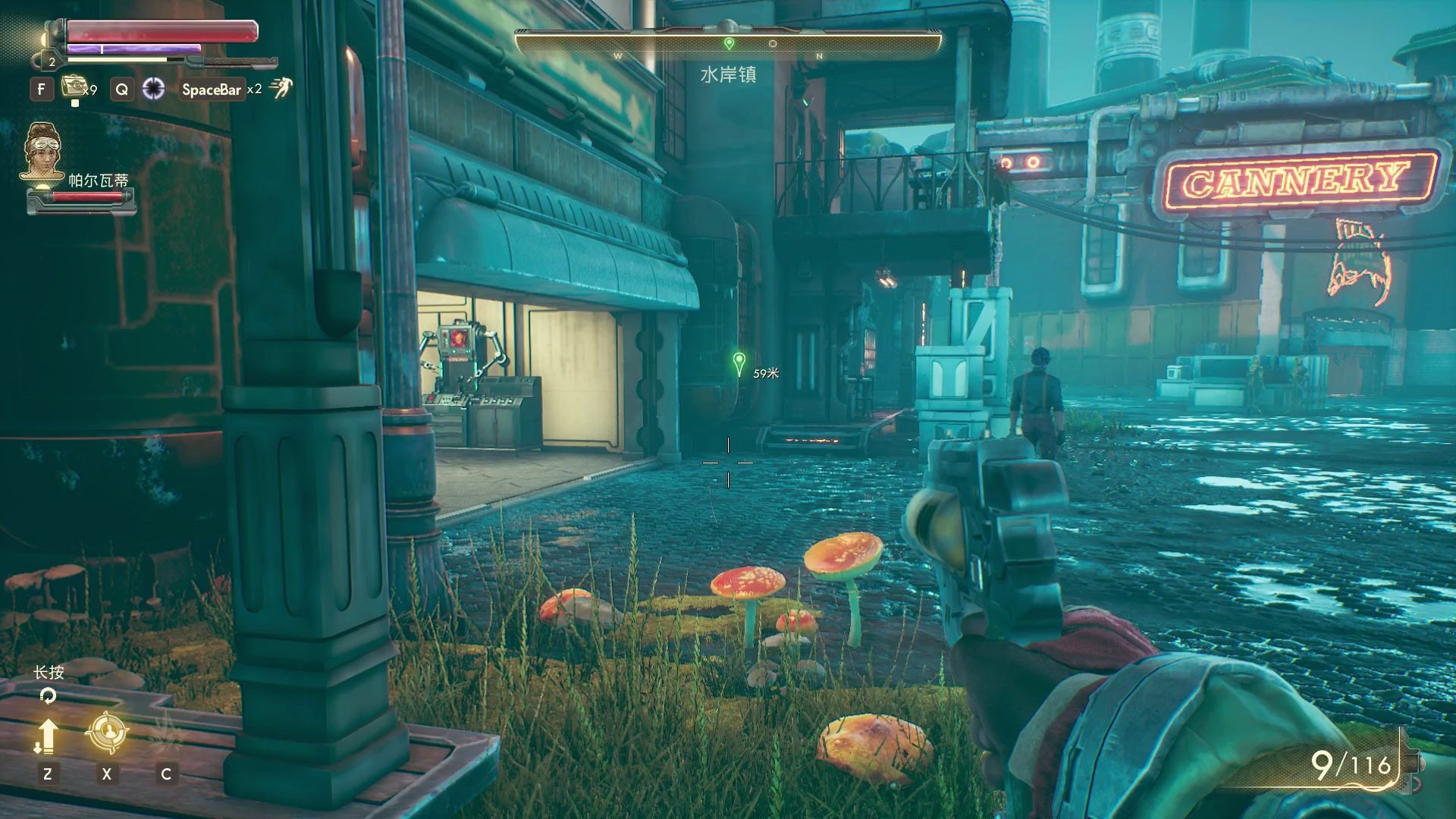Activate the Tactical Time Dilation icon
Viewport: 1456px width, 819px height.
click(x=154, y=89)
